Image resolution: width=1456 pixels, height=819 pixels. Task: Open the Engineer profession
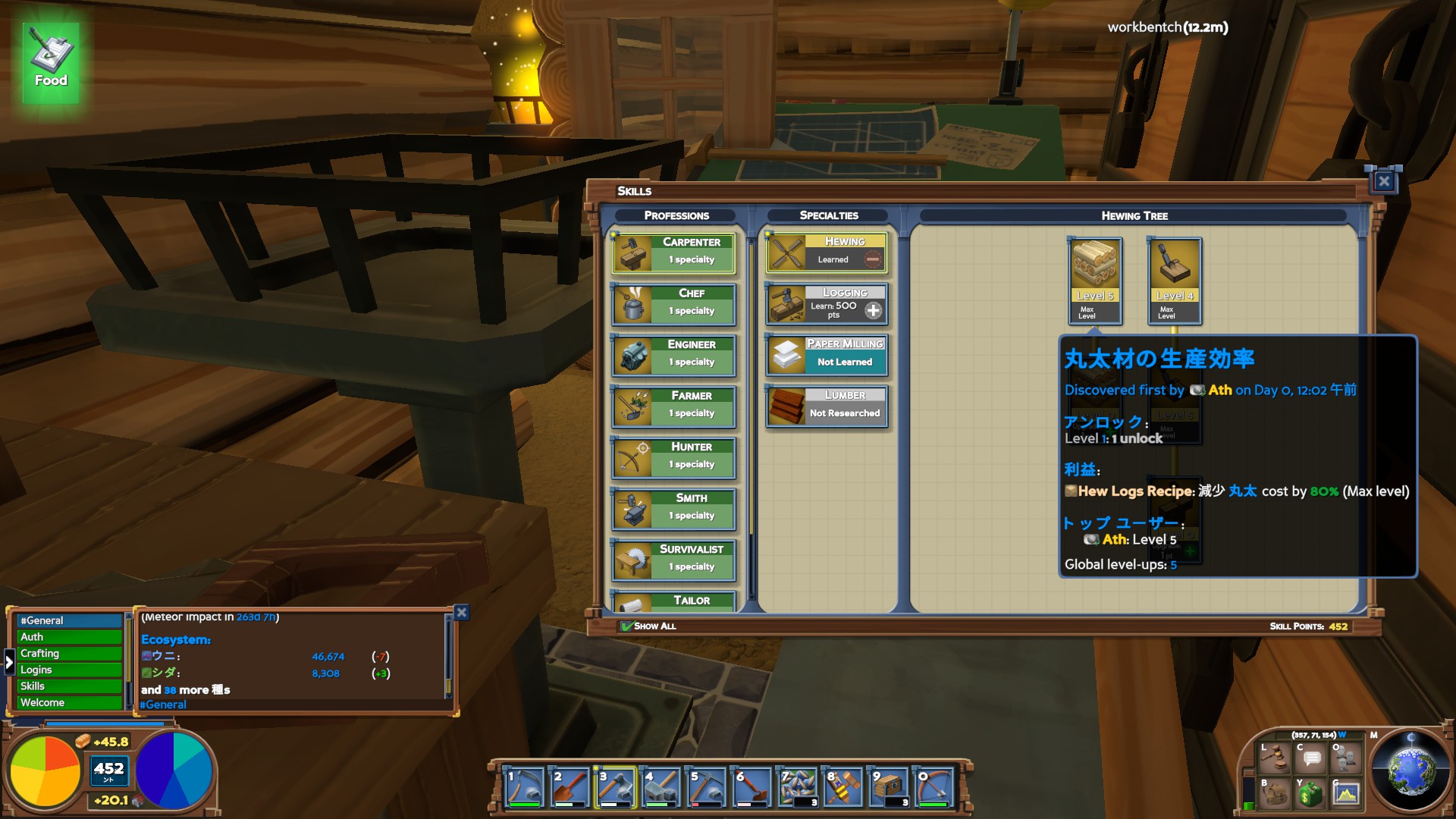tap(673, 354)
